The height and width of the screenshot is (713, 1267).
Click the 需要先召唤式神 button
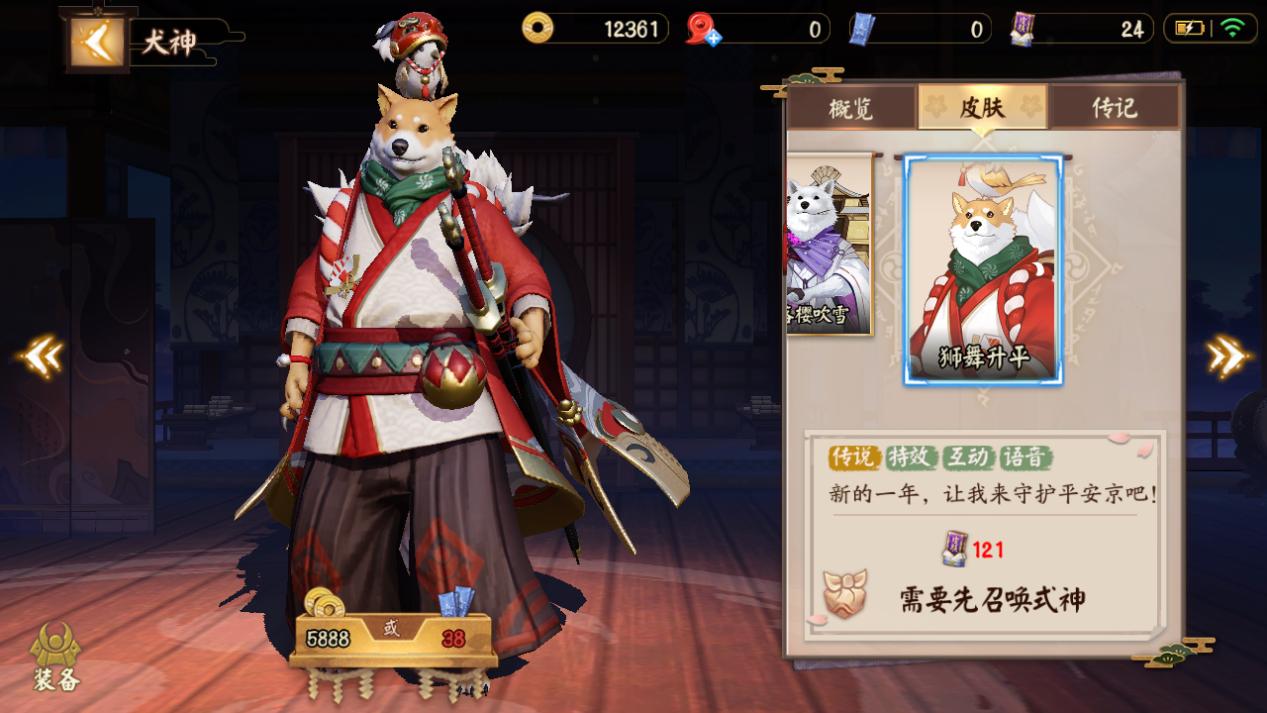(x=990, y=599)
